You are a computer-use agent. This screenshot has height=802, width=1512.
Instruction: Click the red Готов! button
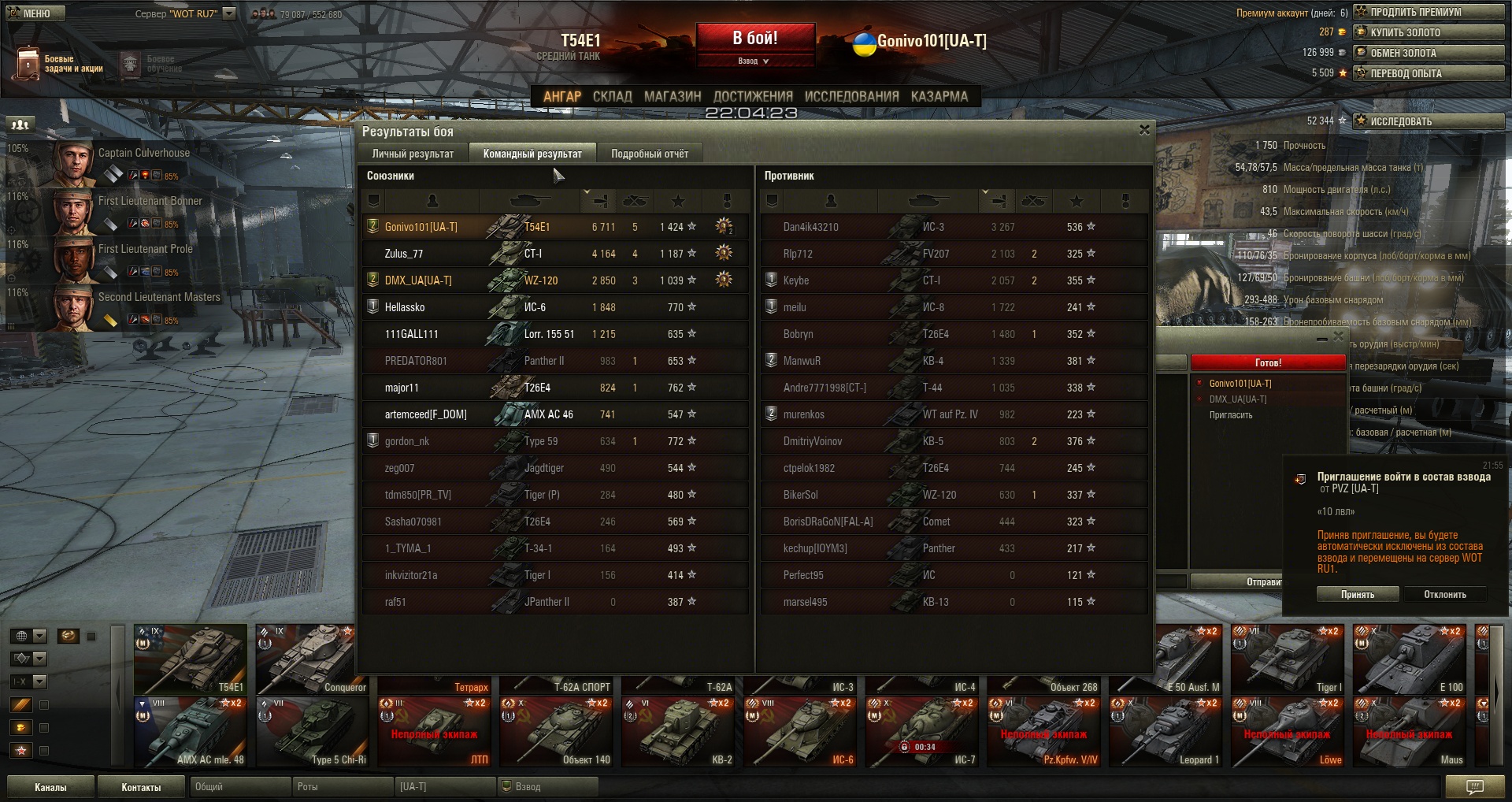(x=1267, y=362)
